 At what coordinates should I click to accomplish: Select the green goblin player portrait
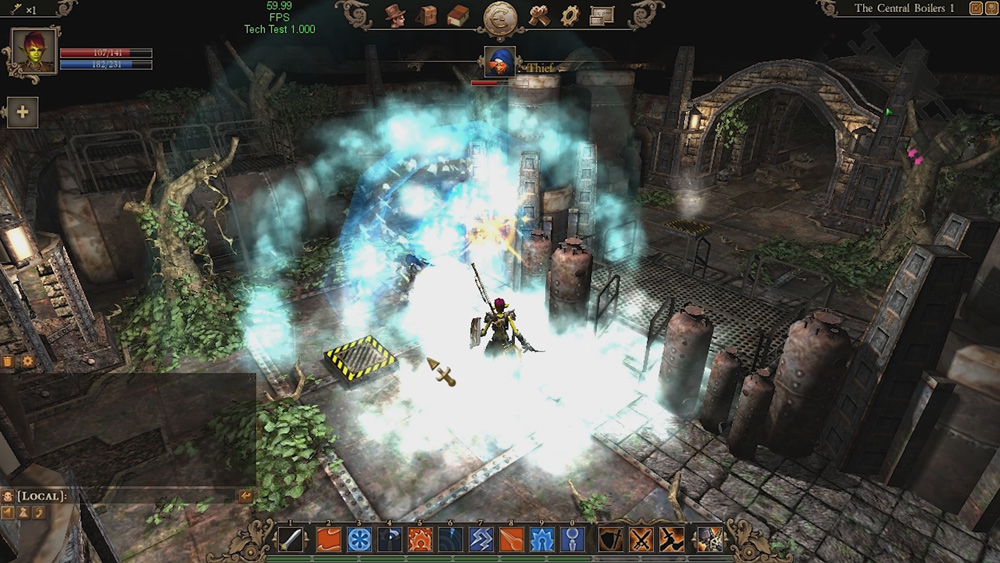click(x=33, y=51)
